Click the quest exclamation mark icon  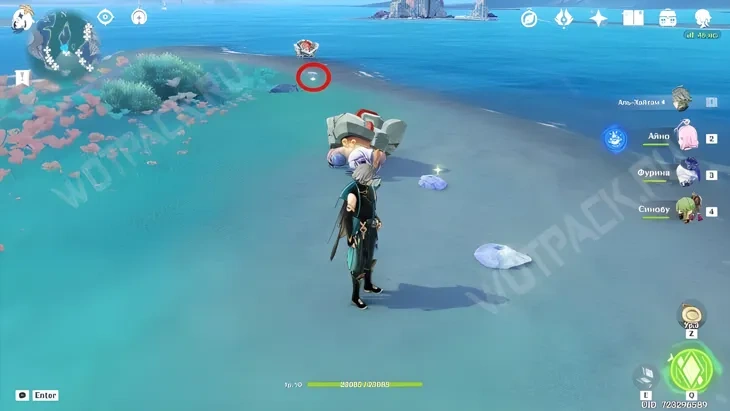[22, 78]
